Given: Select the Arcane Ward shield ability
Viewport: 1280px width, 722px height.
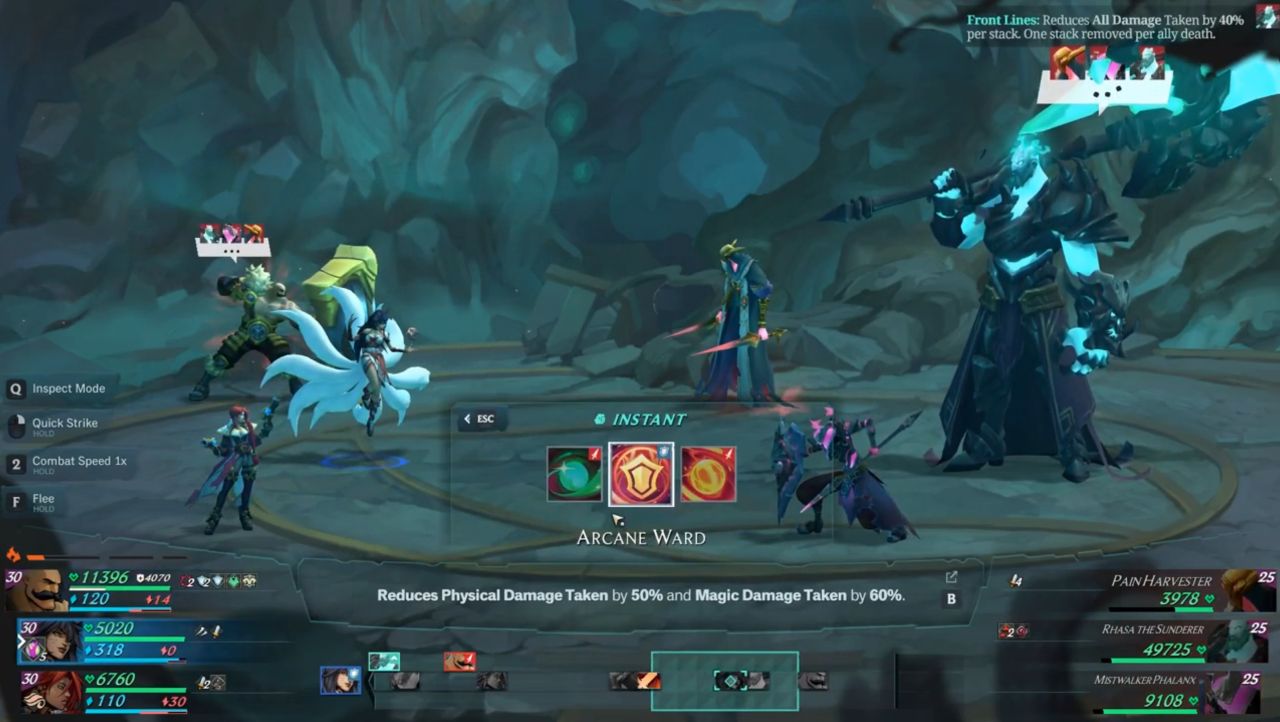Looking at the screenshot, I should [641, 474].
